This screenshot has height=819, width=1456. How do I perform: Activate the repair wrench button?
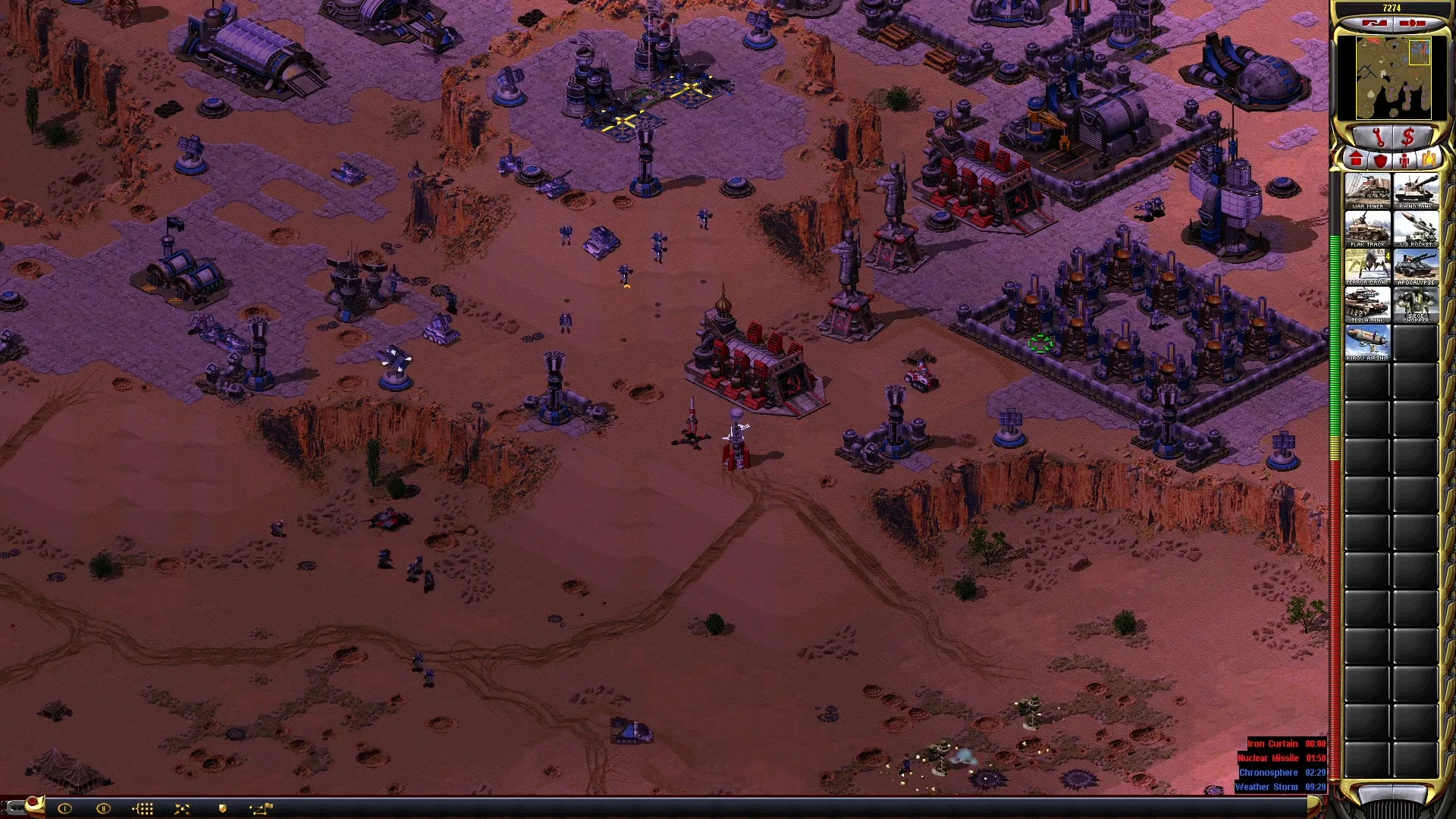point(1378,137)
